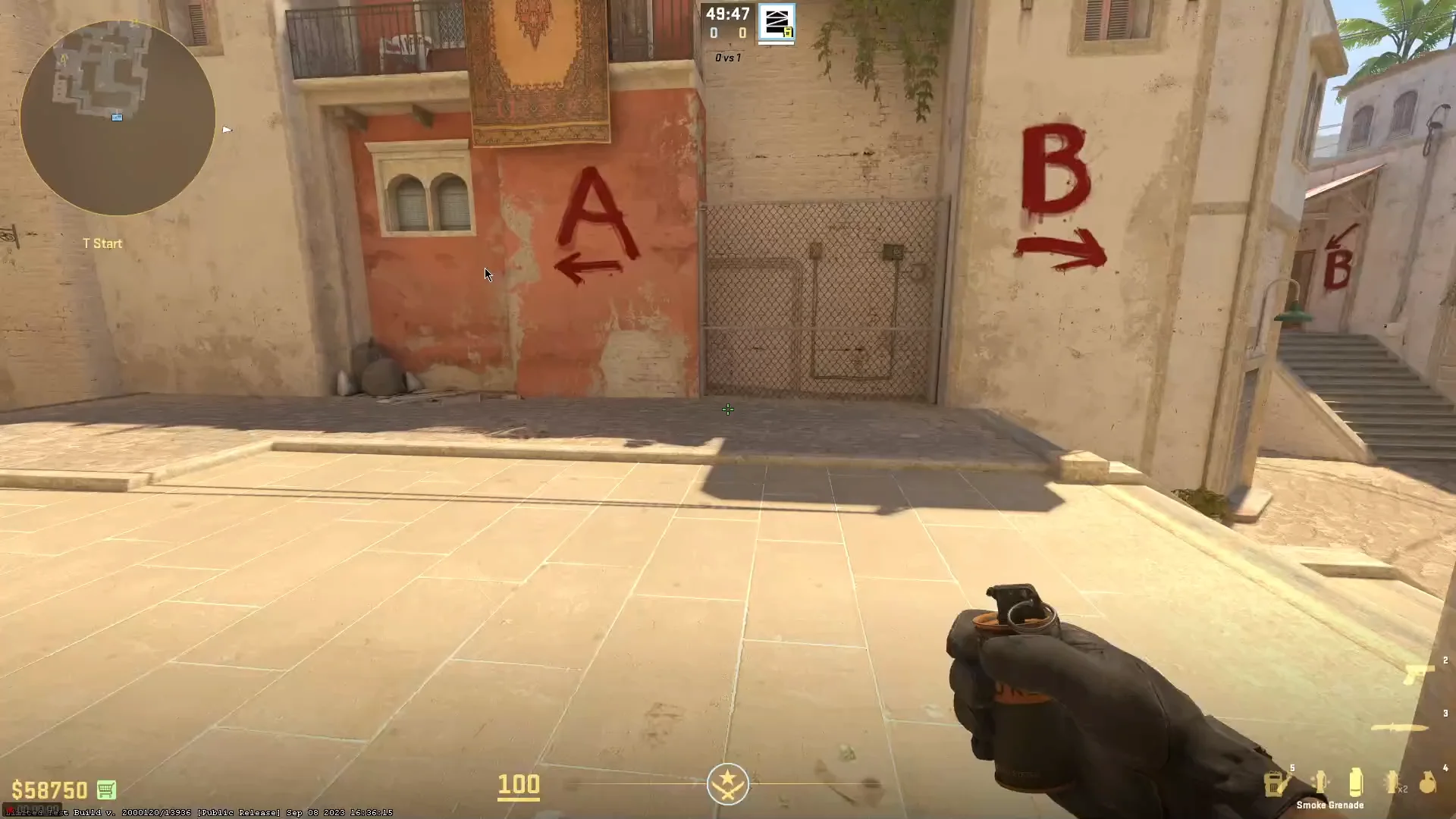
Task: Open the buy menu via the shopping cart icon
Action: point(107,789)
